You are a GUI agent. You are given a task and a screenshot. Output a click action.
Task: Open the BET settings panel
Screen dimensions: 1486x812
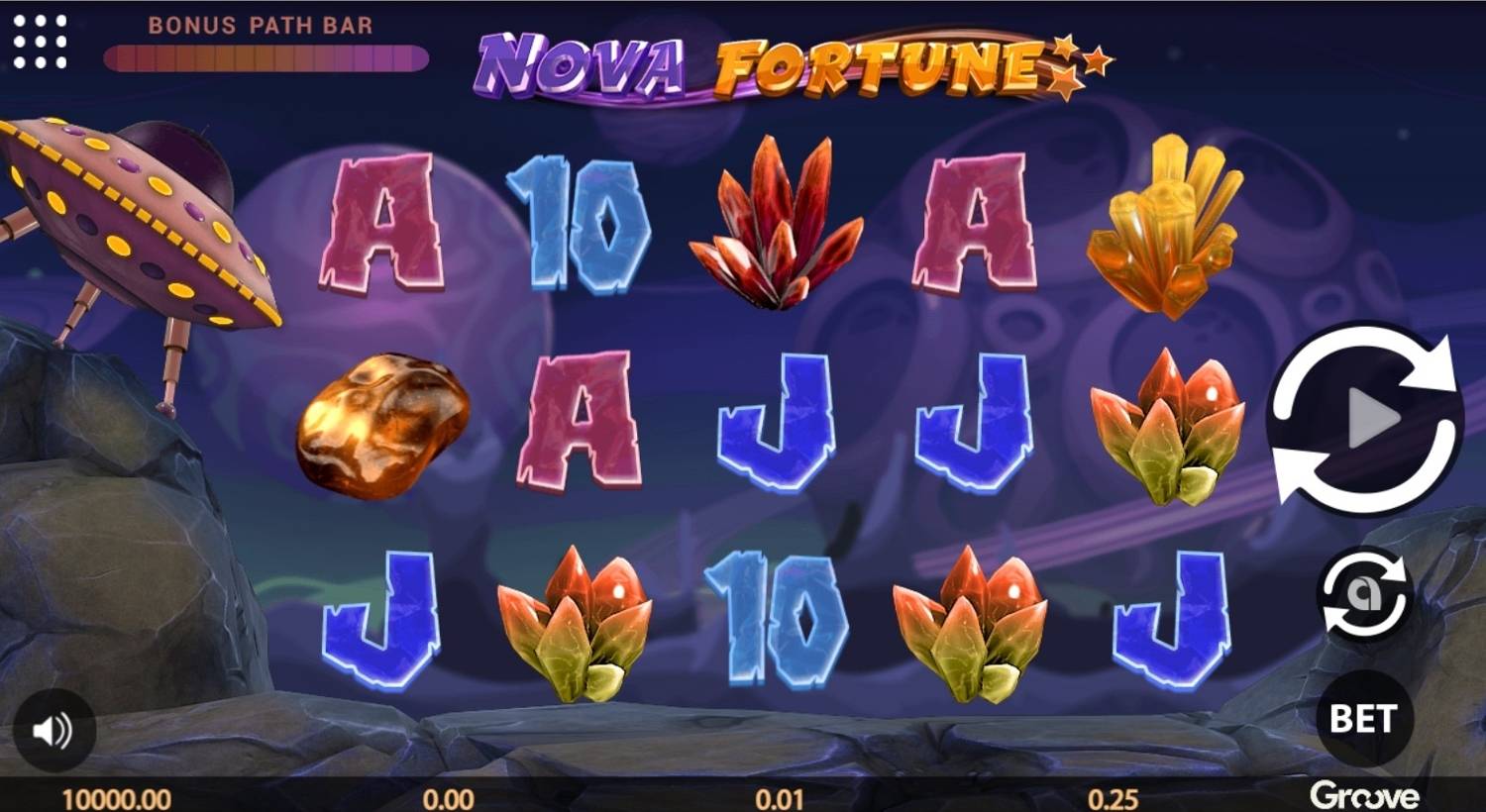click(1367, 719)
